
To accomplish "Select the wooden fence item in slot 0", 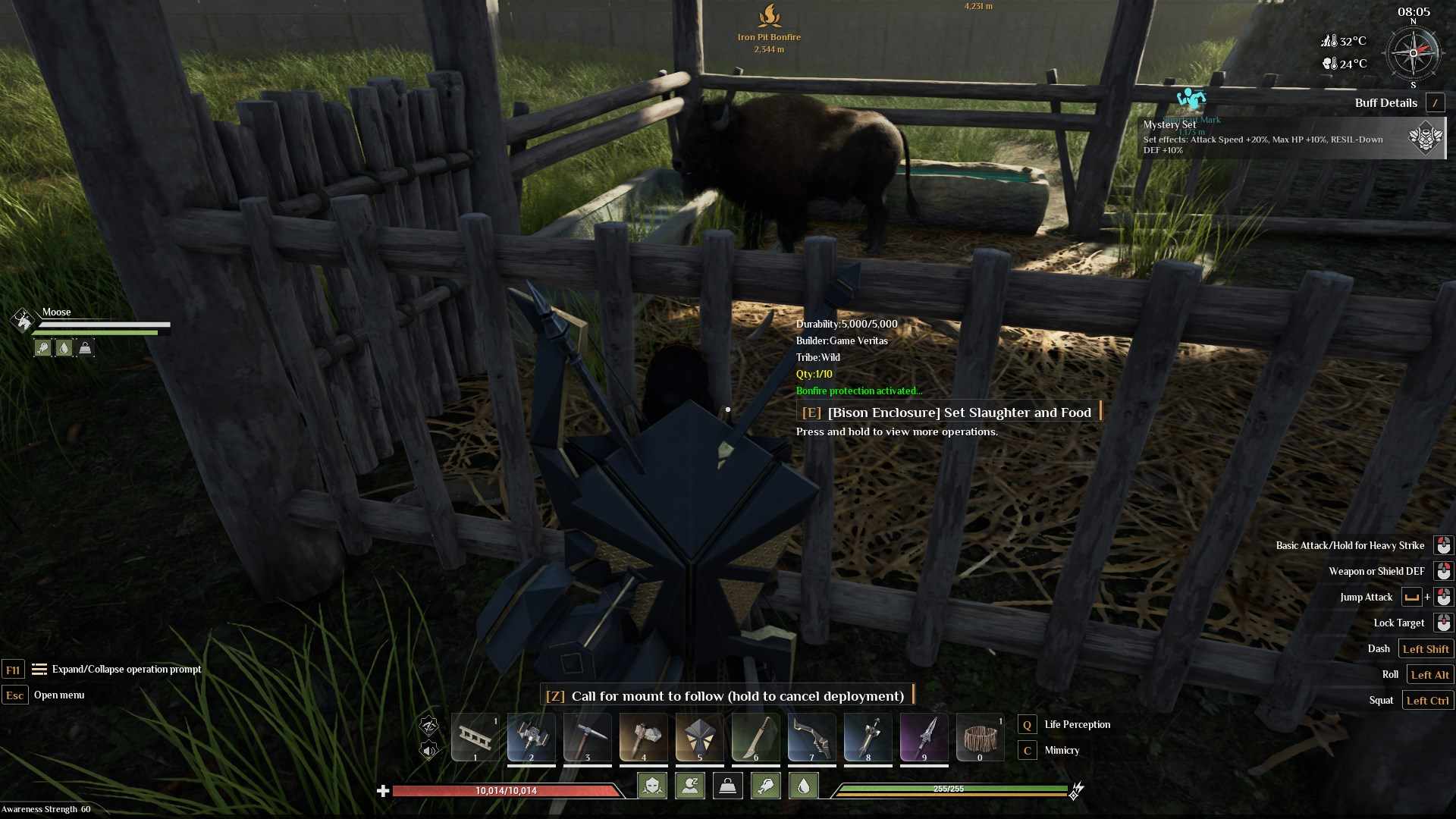I will click(x=981, y=737).
